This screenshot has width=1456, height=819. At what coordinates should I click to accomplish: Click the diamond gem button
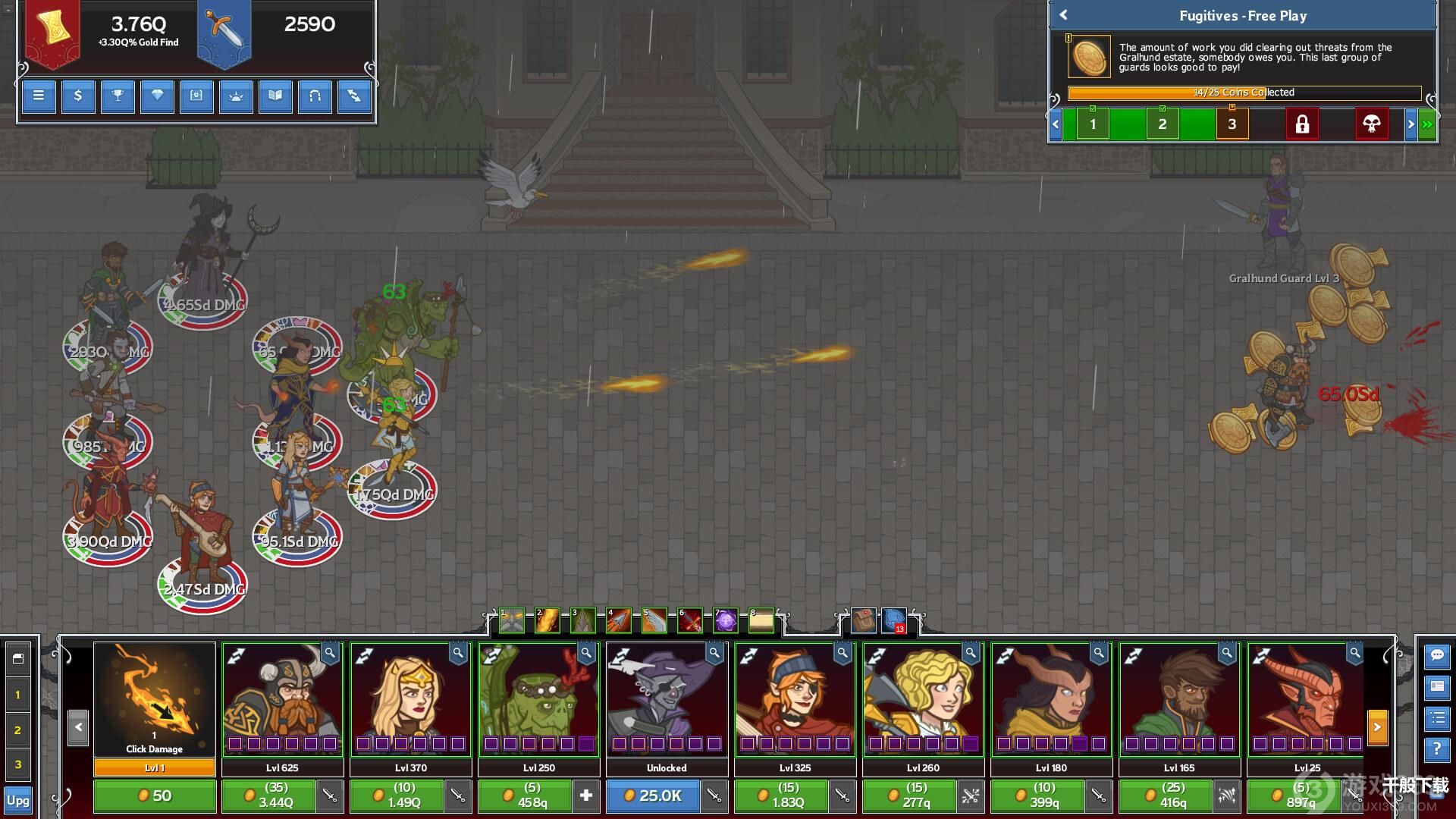click(157, 96)
